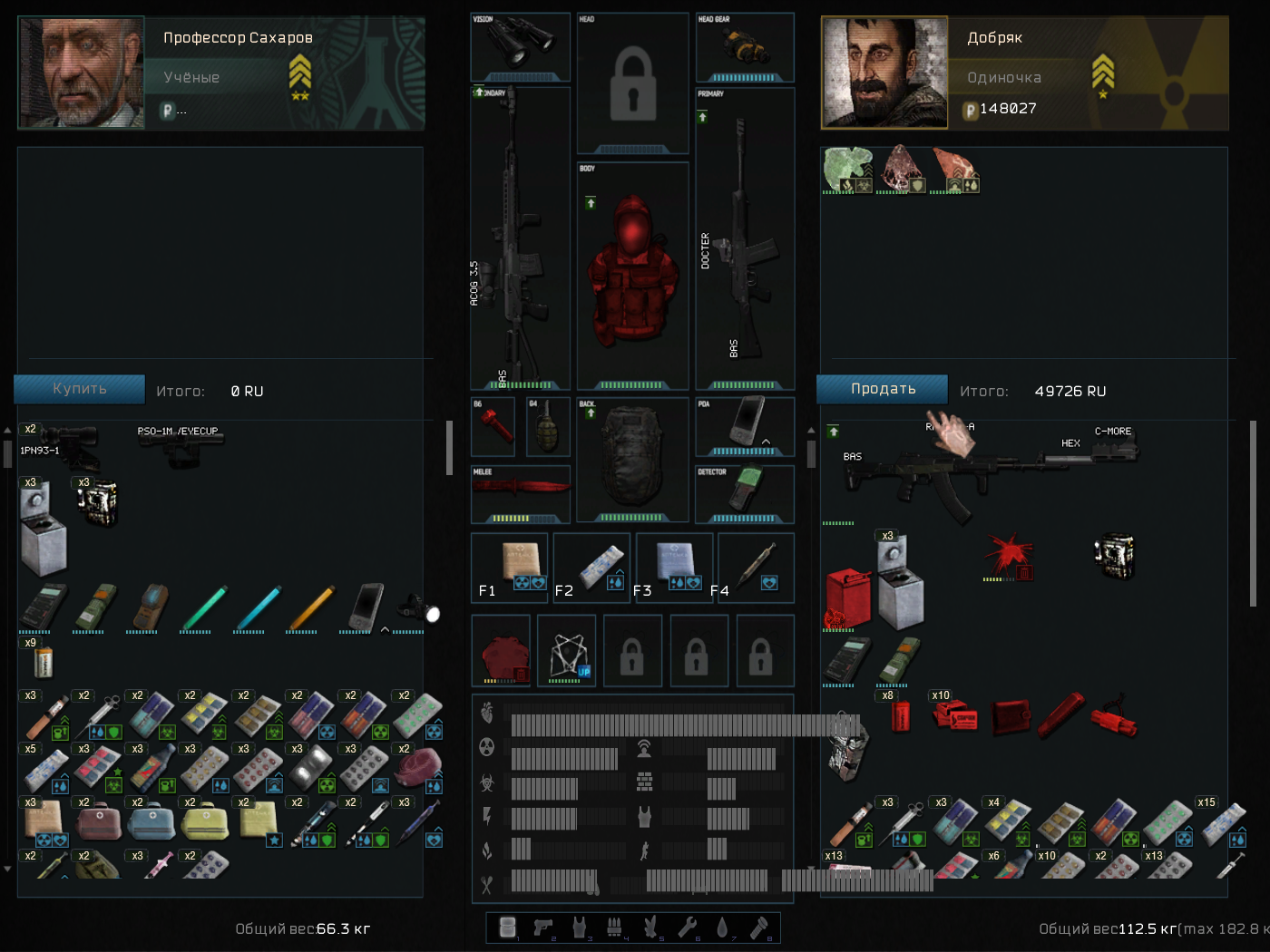Select the PDA device slot
The height and width of the screenshot is (952, 1270).
[746, 424]
